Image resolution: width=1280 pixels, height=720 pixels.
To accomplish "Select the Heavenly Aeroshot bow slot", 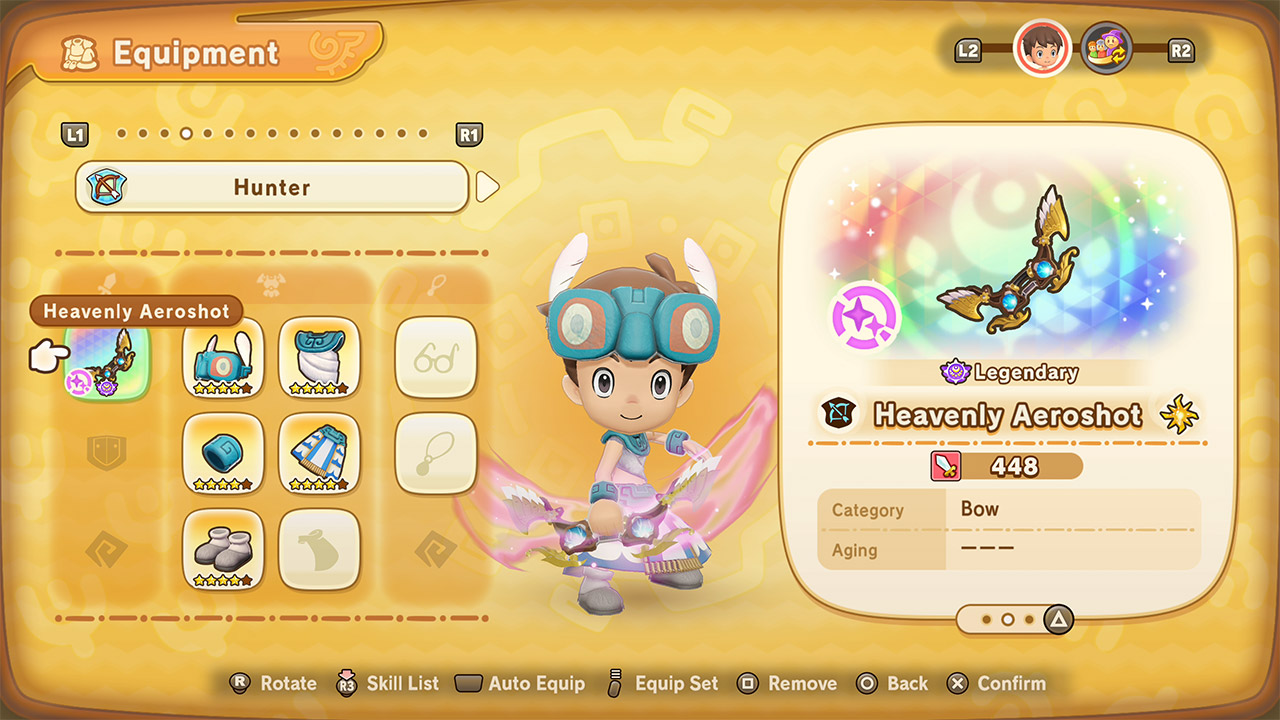I will point(107,359).
